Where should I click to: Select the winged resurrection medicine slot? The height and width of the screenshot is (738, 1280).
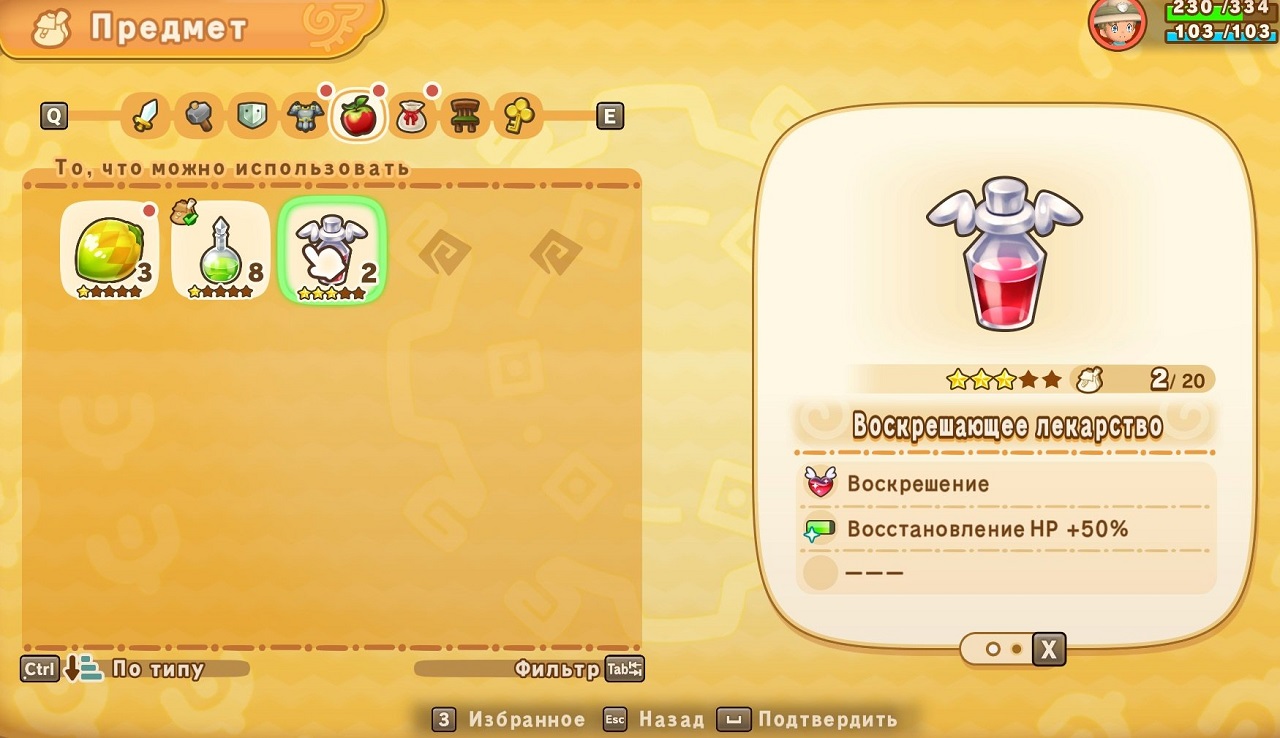pyautogui.click(x=332, y=251)
